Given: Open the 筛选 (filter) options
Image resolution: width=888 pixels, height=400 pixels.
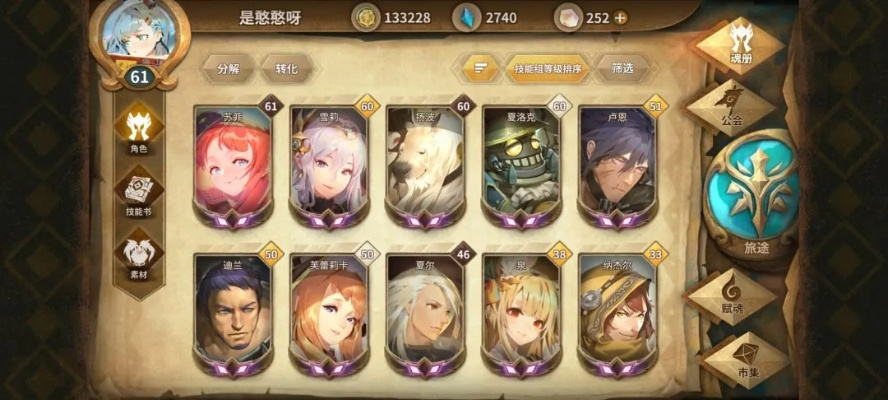Looking at the screenshot, I should point(620,68).
